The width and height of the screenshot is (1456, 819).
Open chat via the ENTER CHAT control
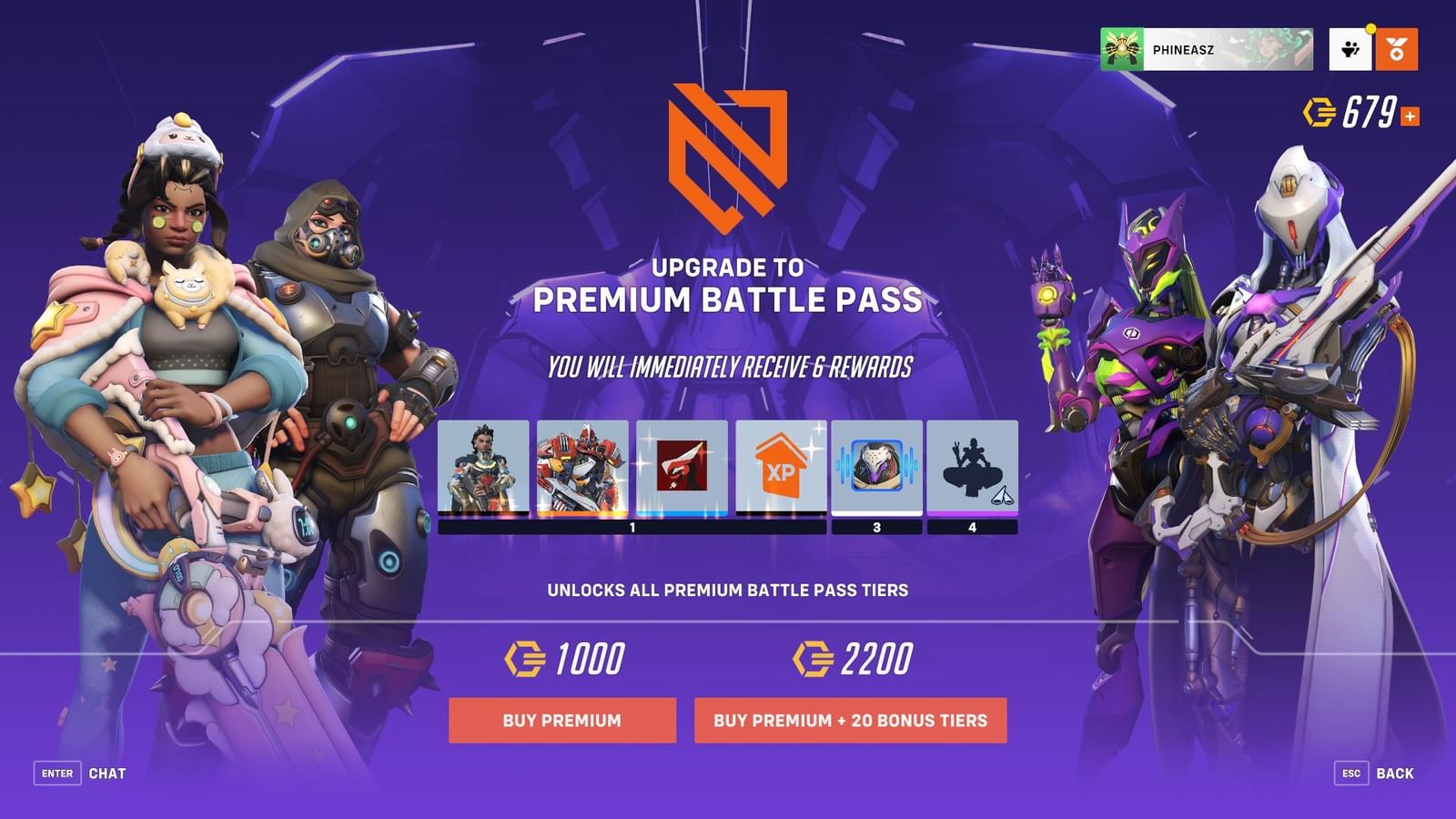78,773
